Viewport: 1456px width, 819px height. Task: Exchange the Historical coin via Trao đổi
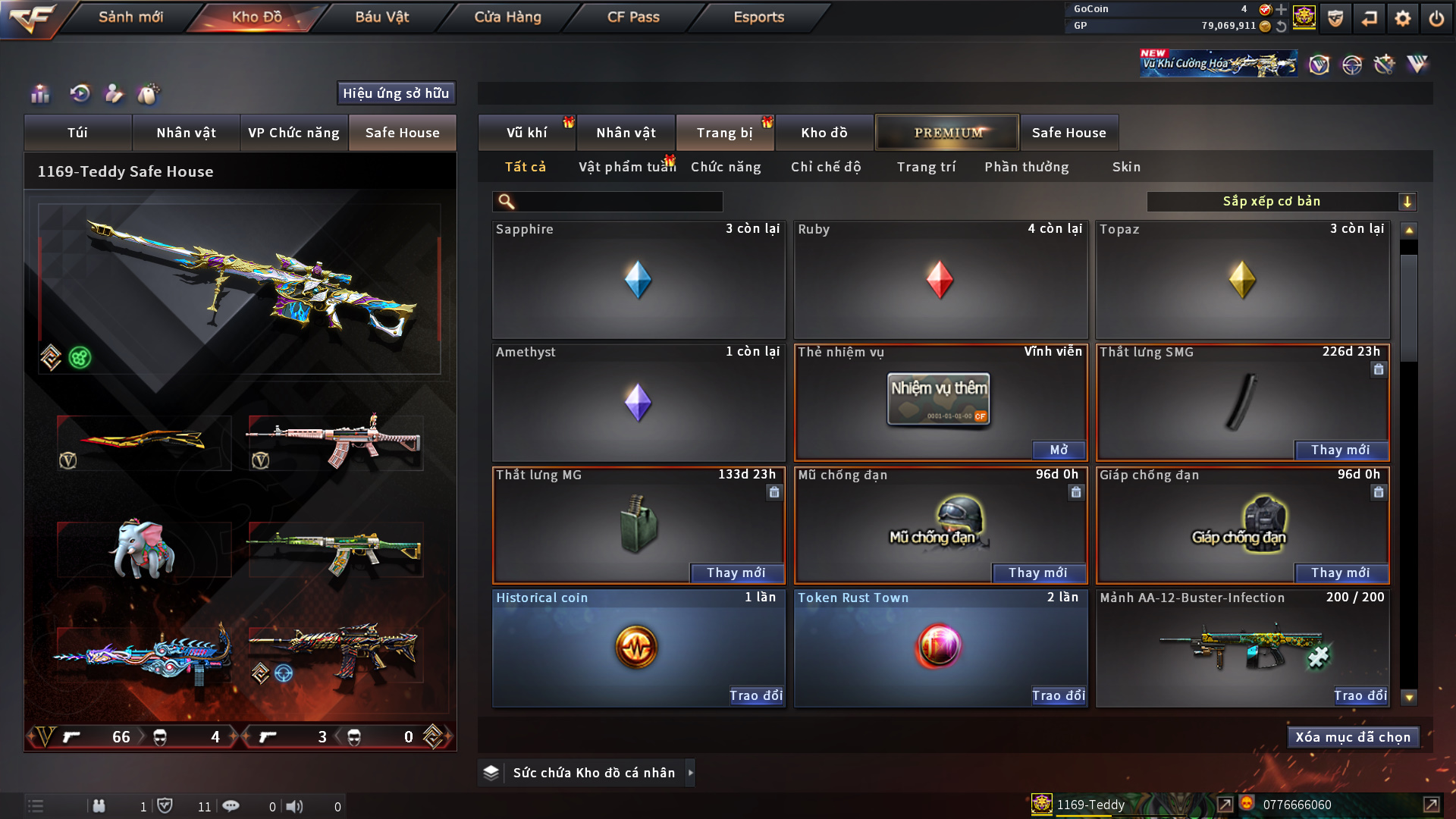tap(755, 696)
